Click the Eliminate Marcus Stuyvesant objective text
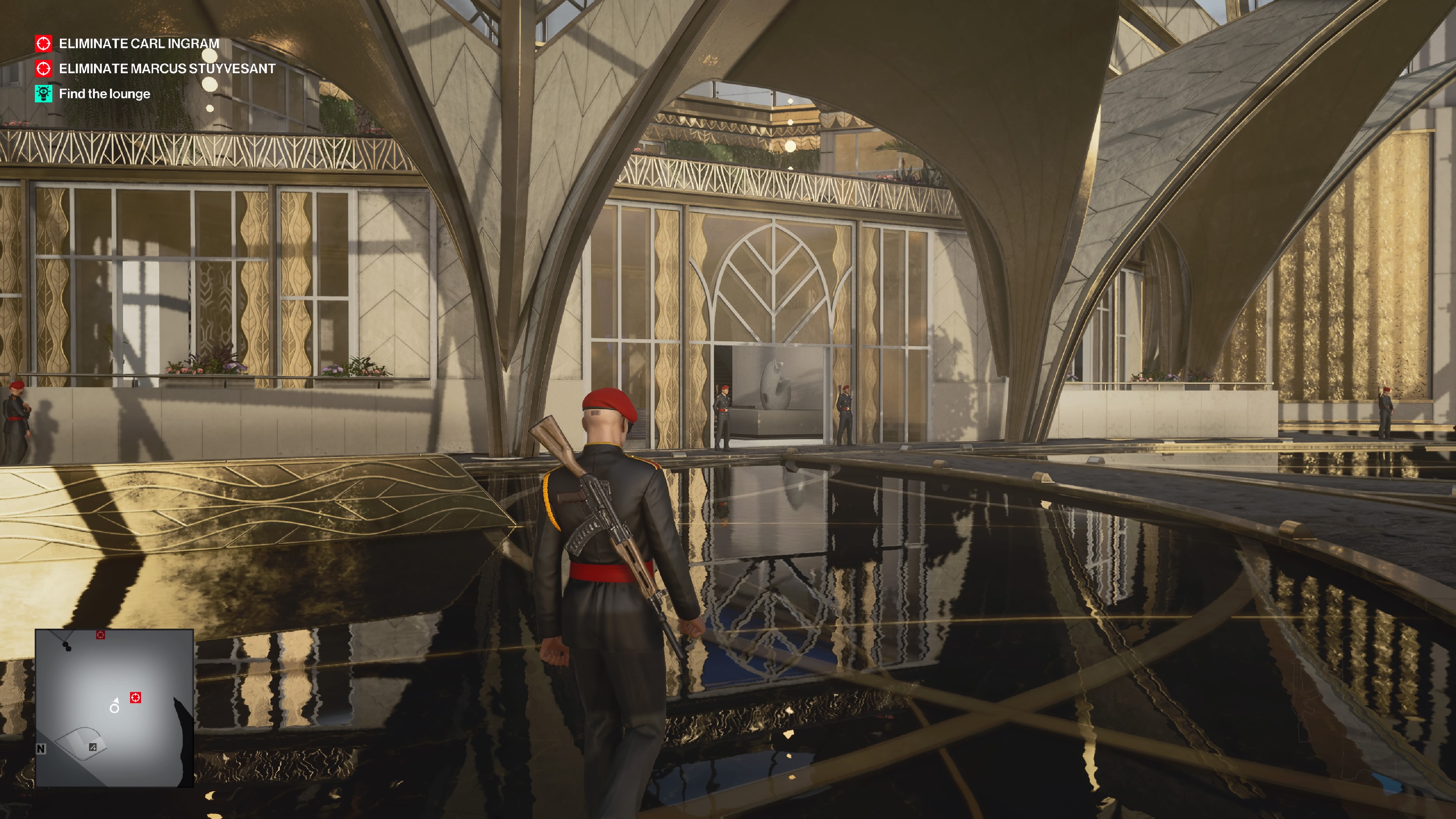This screenshot has width=1456, height=819. [167, 68]
